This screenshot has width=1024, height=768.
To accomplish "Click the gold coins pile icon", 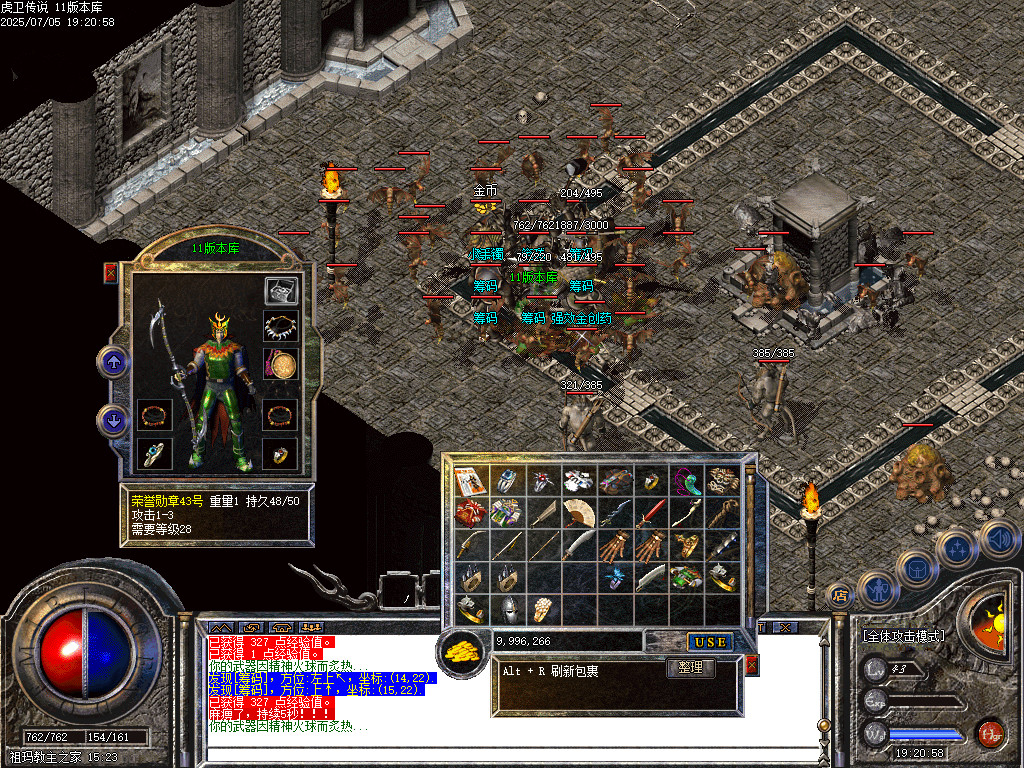I will pos(462,651).
